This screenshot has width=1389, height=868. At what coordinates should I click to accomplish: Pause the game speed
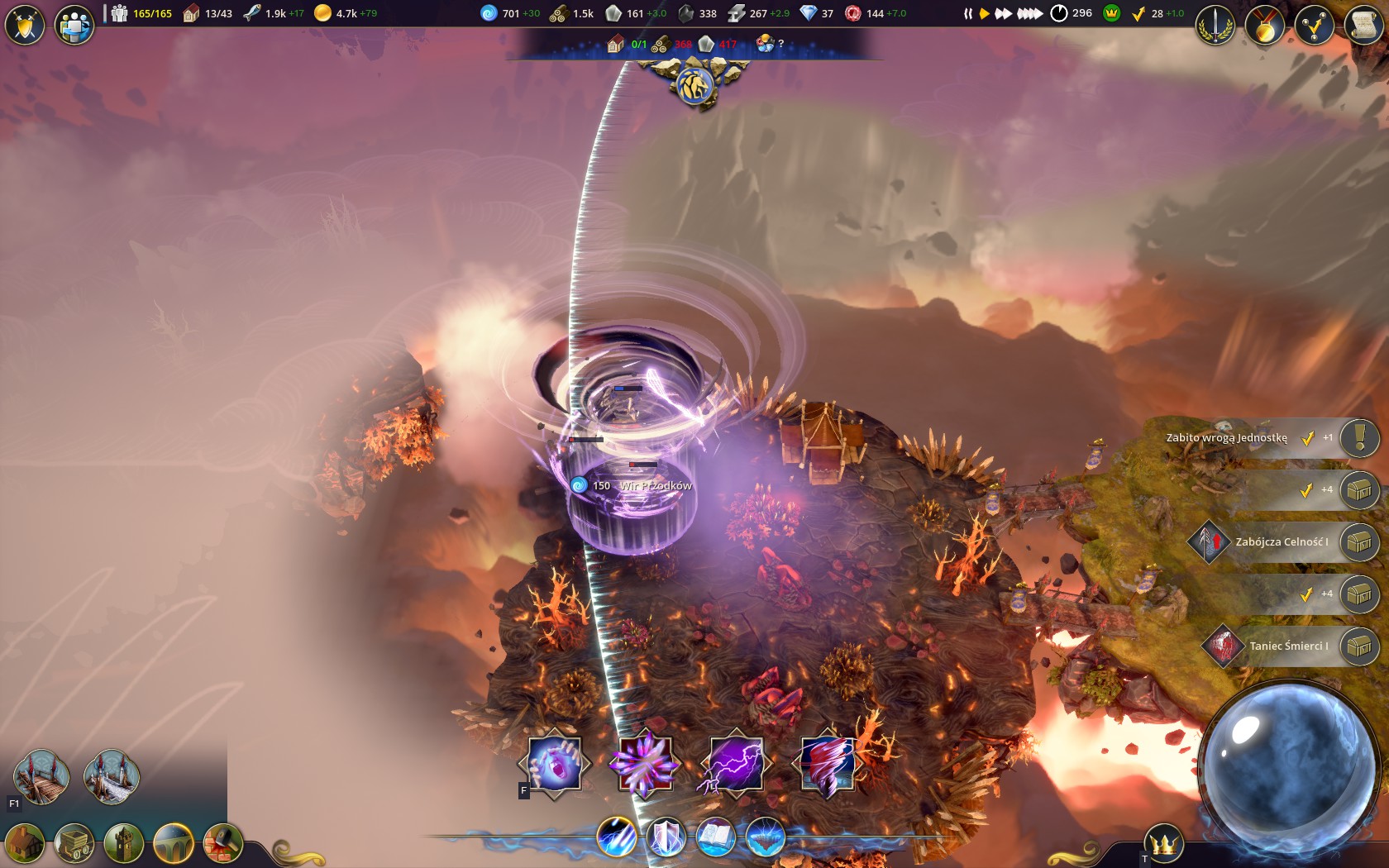(x=967, y=14)
